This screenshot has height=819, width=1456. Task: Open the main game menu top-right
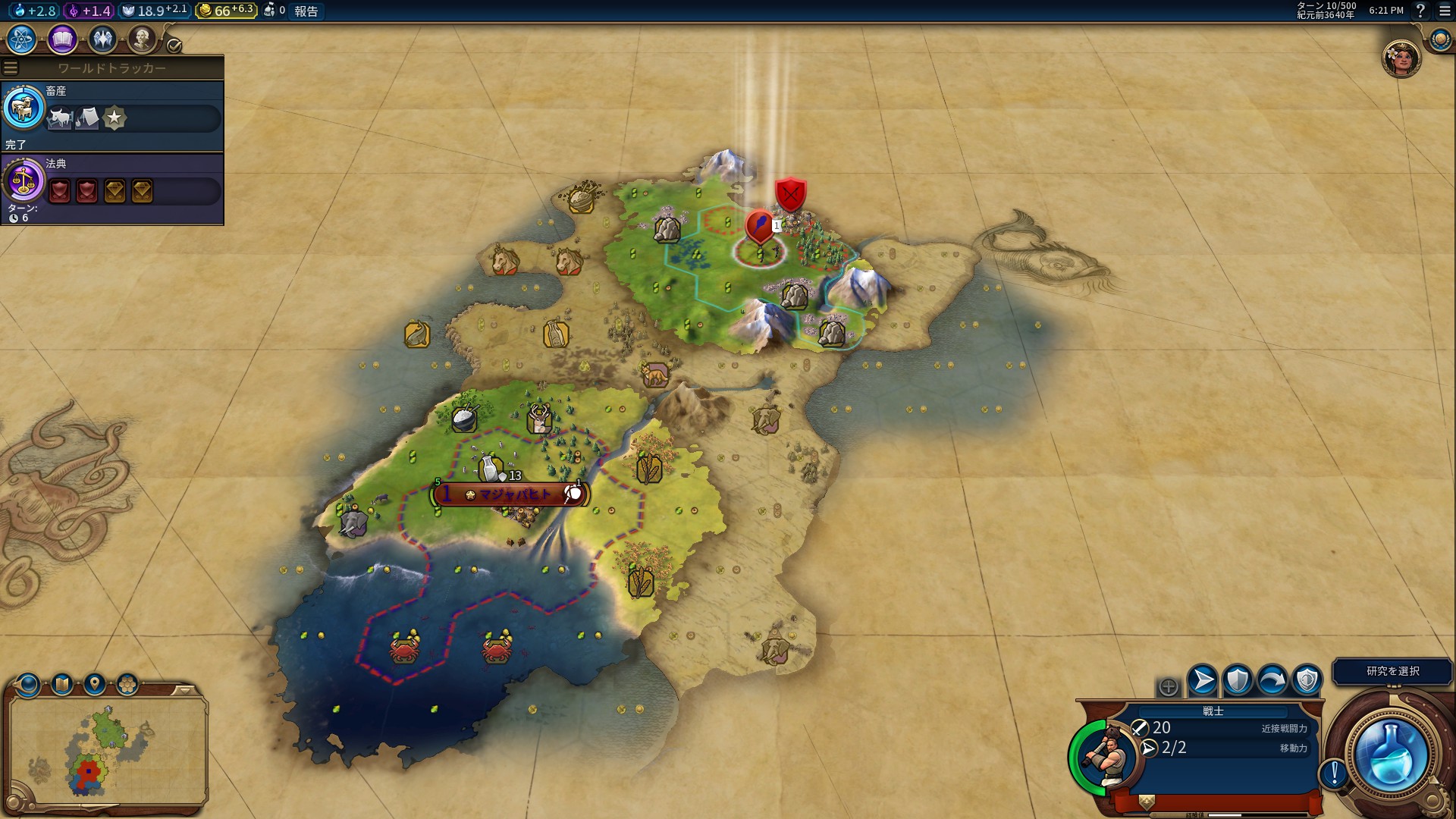tap(1444, 11)
